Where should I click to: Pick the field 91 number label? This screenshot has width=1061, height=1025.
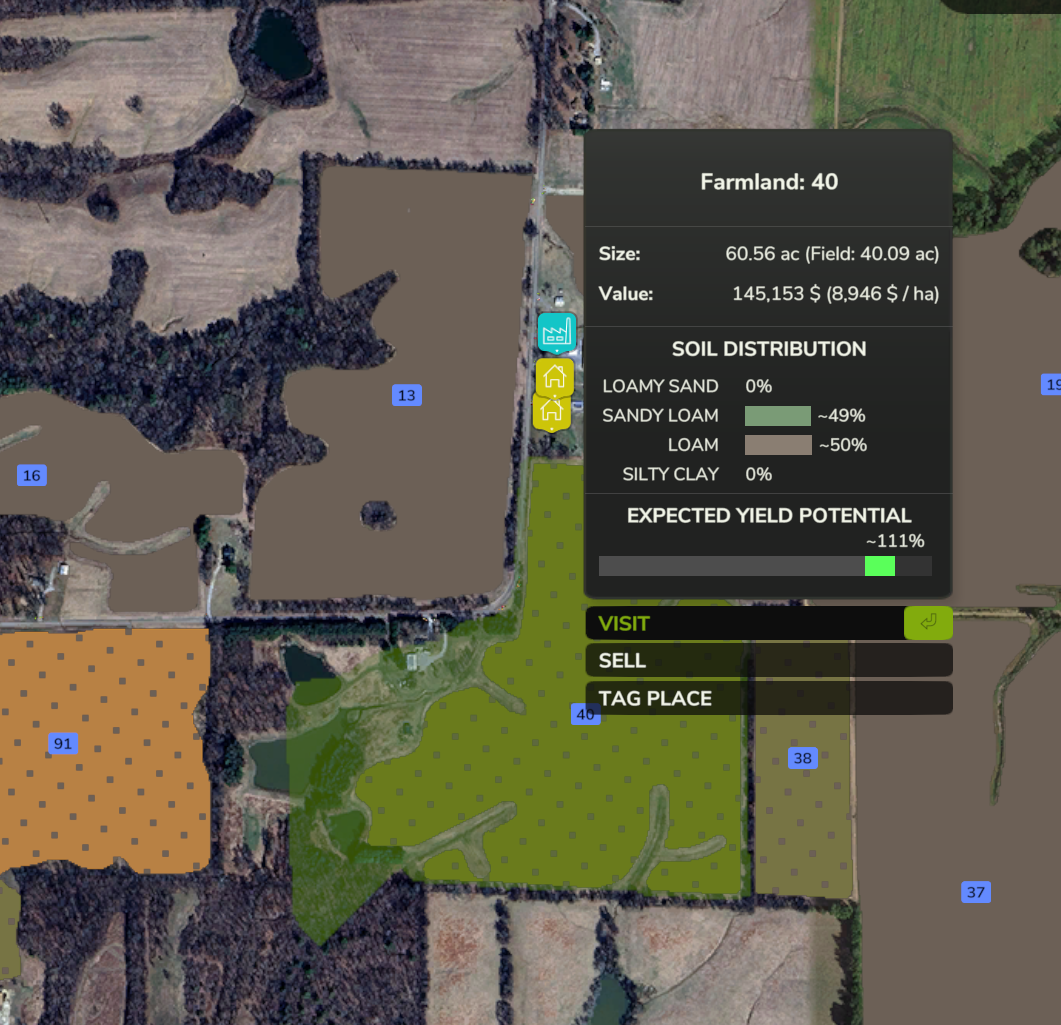63,743
